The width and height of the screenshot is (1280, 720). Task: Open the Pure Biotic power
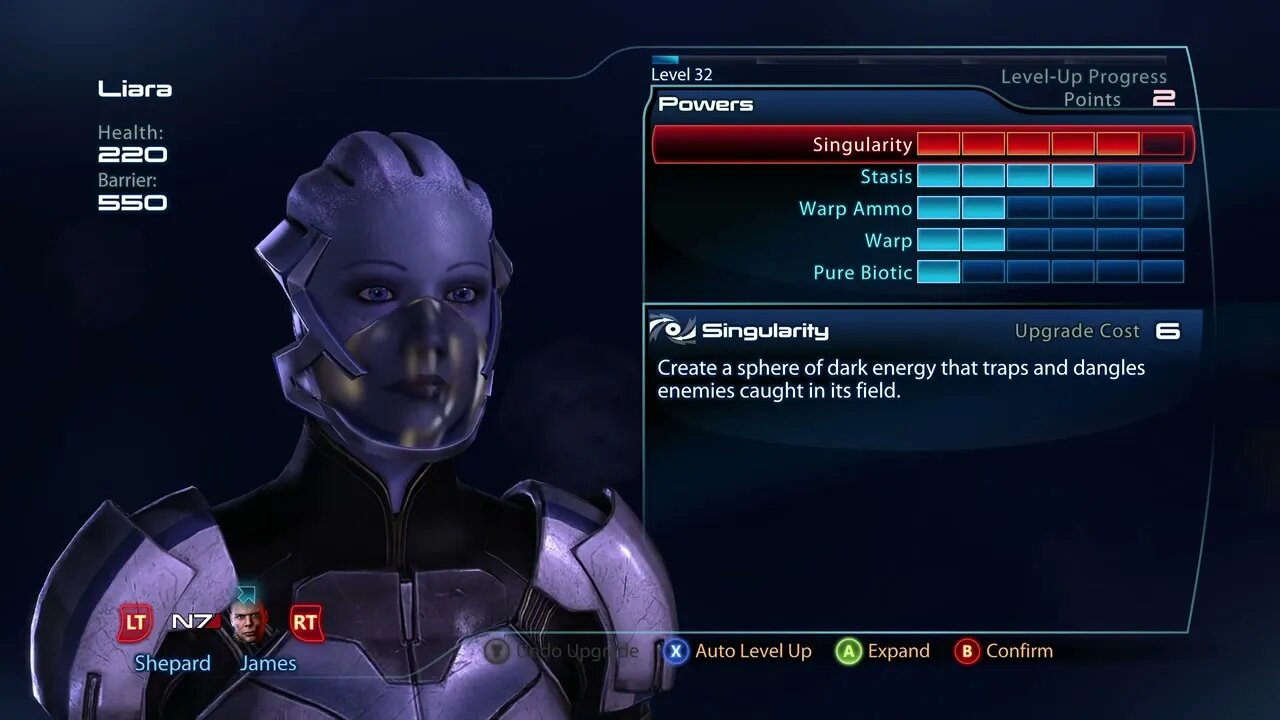(x=862, y=273)
